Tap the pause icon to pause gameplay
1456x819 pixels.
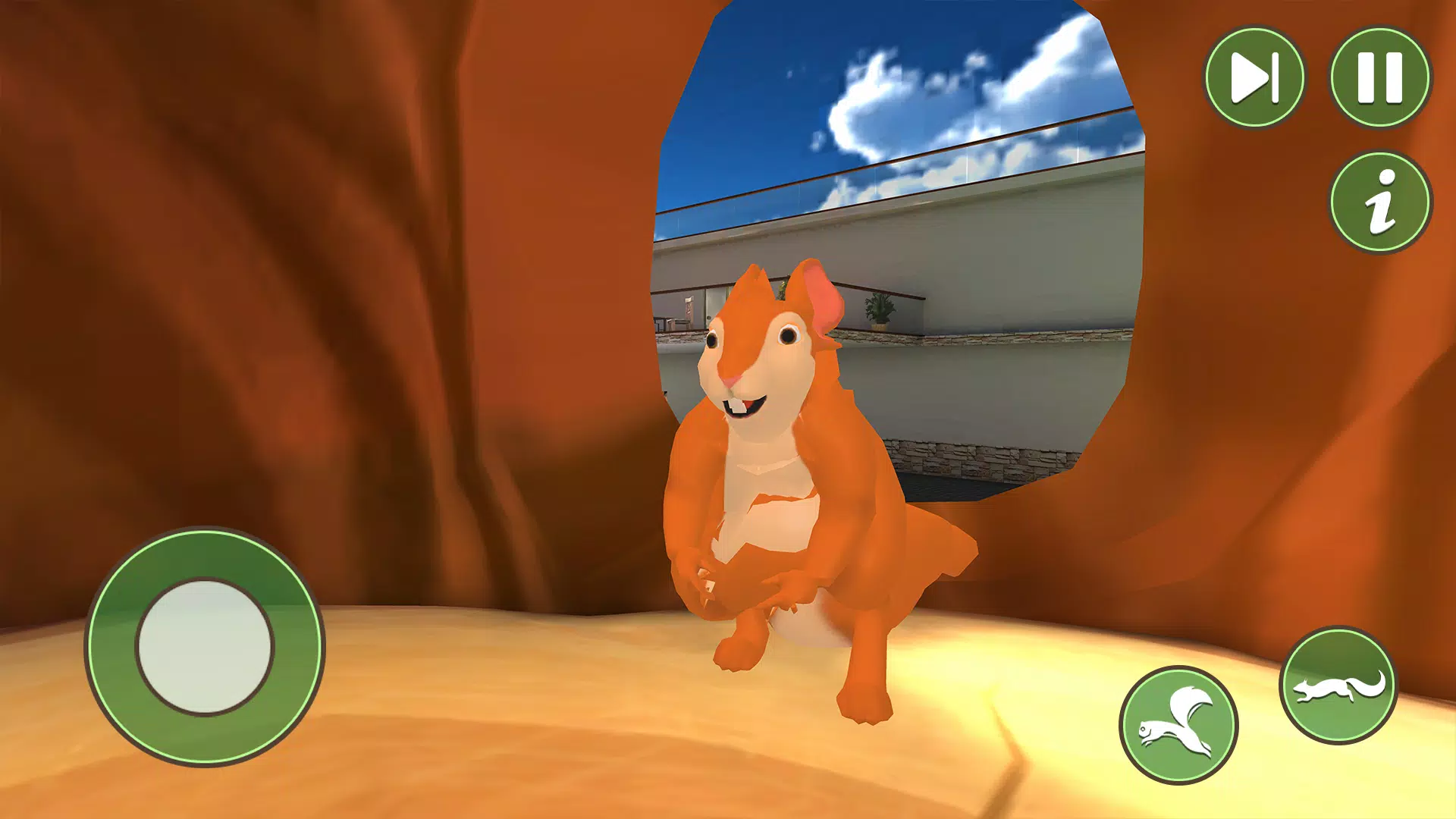point(1382,76)
